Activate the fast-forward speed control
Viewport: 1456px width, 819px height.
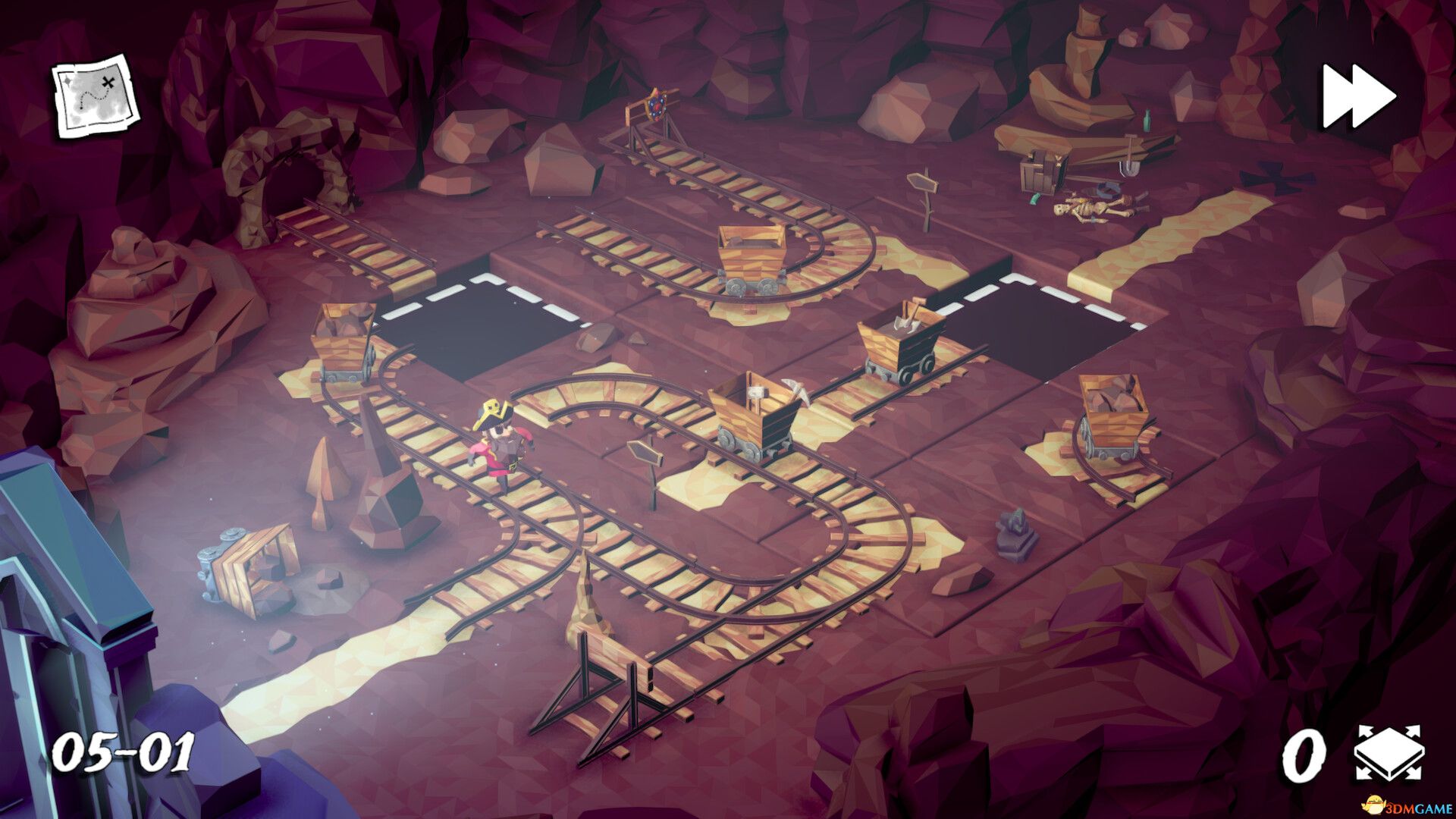point(1357,95)
